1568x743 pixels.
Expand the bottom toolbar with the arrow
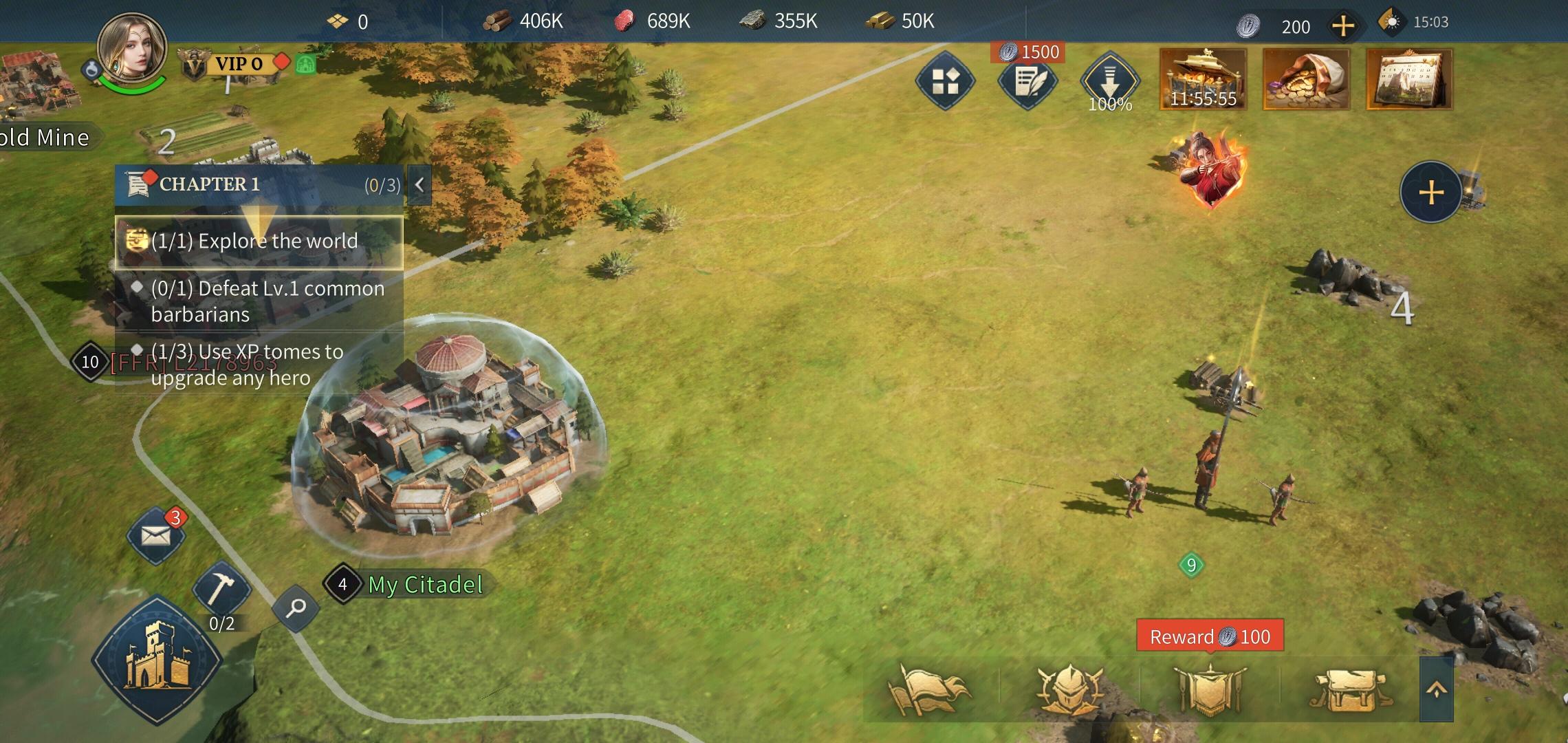pyautogui.click(x=1436, y=689)
